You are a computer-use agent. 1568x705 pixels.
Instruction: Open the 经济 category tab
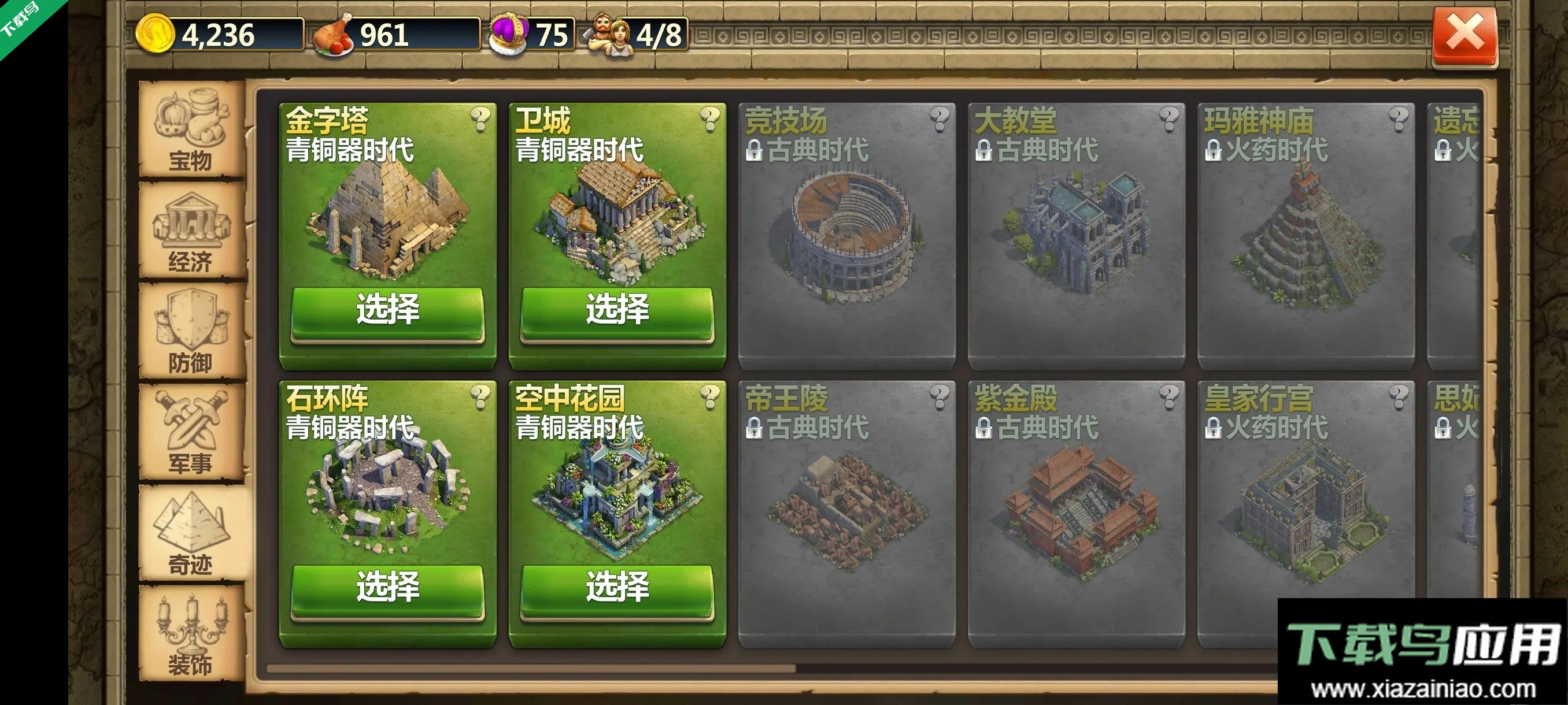(x=191, y=231)
